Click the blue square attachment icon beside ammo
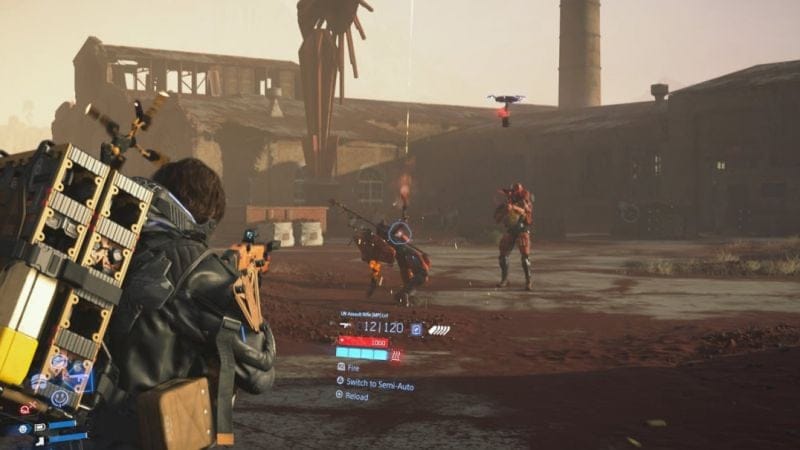Viewport: 800px width, 450px height. point(416,328)
